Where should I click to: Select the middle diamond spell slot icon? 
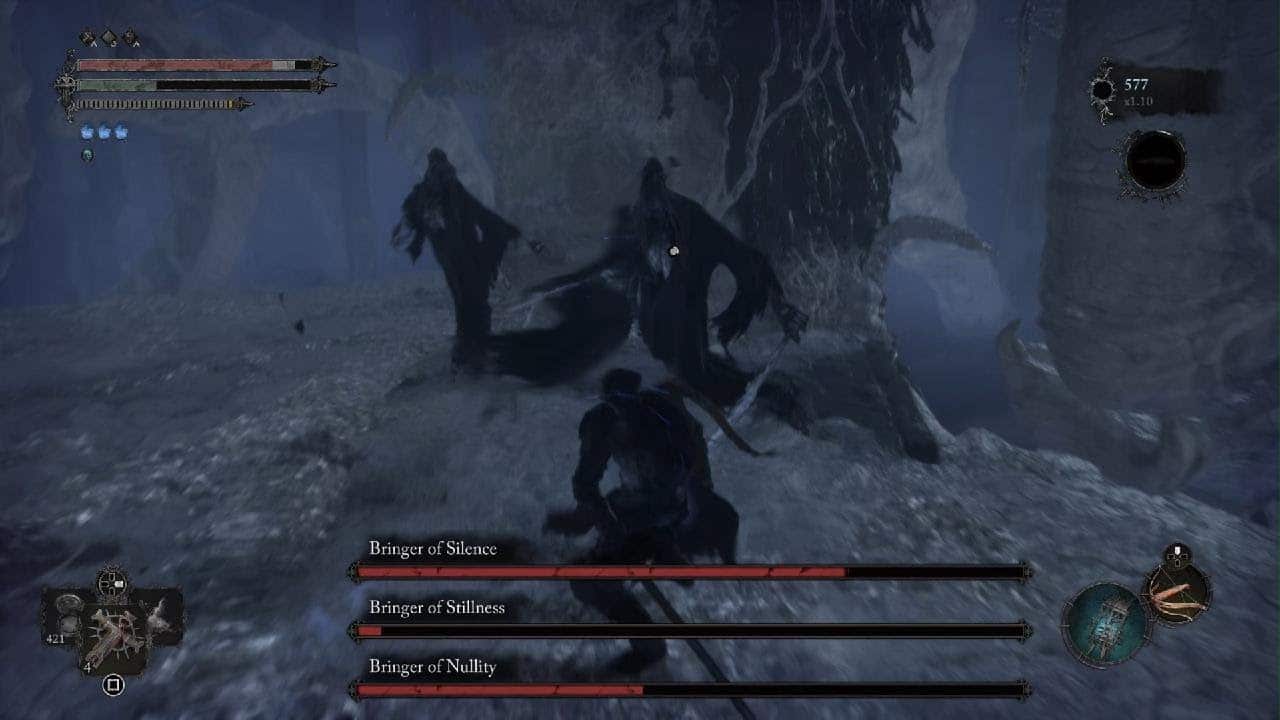click(x=108, y=36)
